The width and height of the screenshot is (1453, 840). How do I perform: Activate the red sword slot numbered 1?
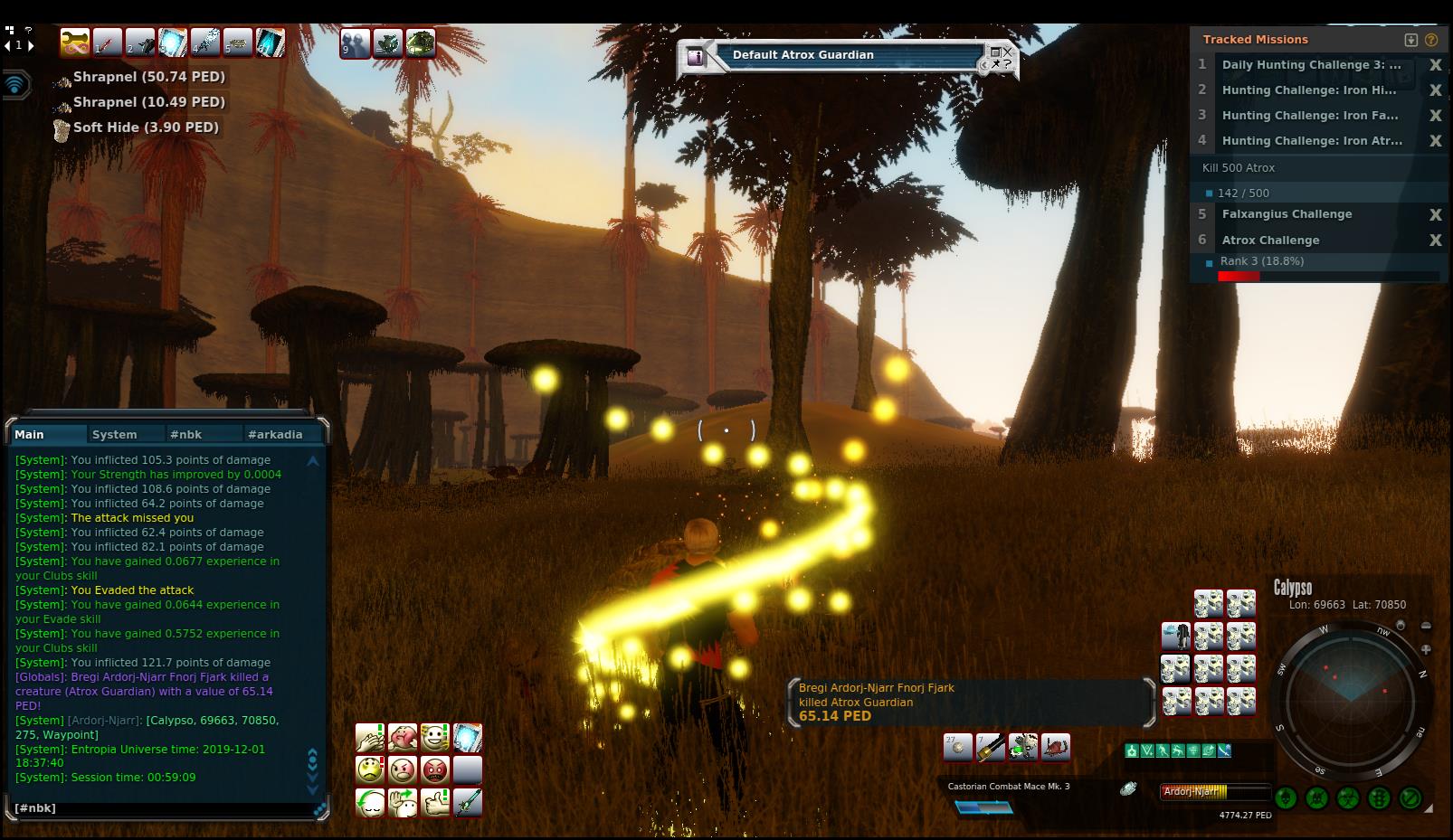[108, 42]
